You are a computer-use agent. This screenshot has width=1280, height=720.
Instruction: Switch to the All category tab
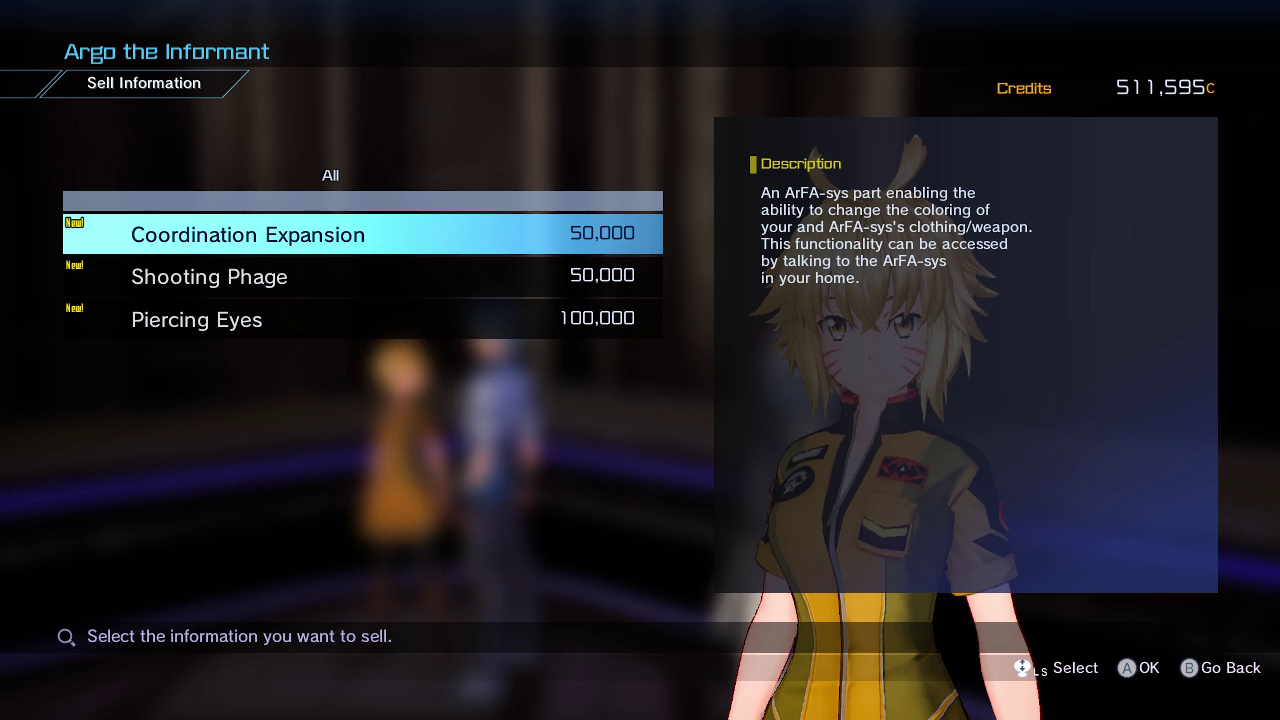point(330,176)
